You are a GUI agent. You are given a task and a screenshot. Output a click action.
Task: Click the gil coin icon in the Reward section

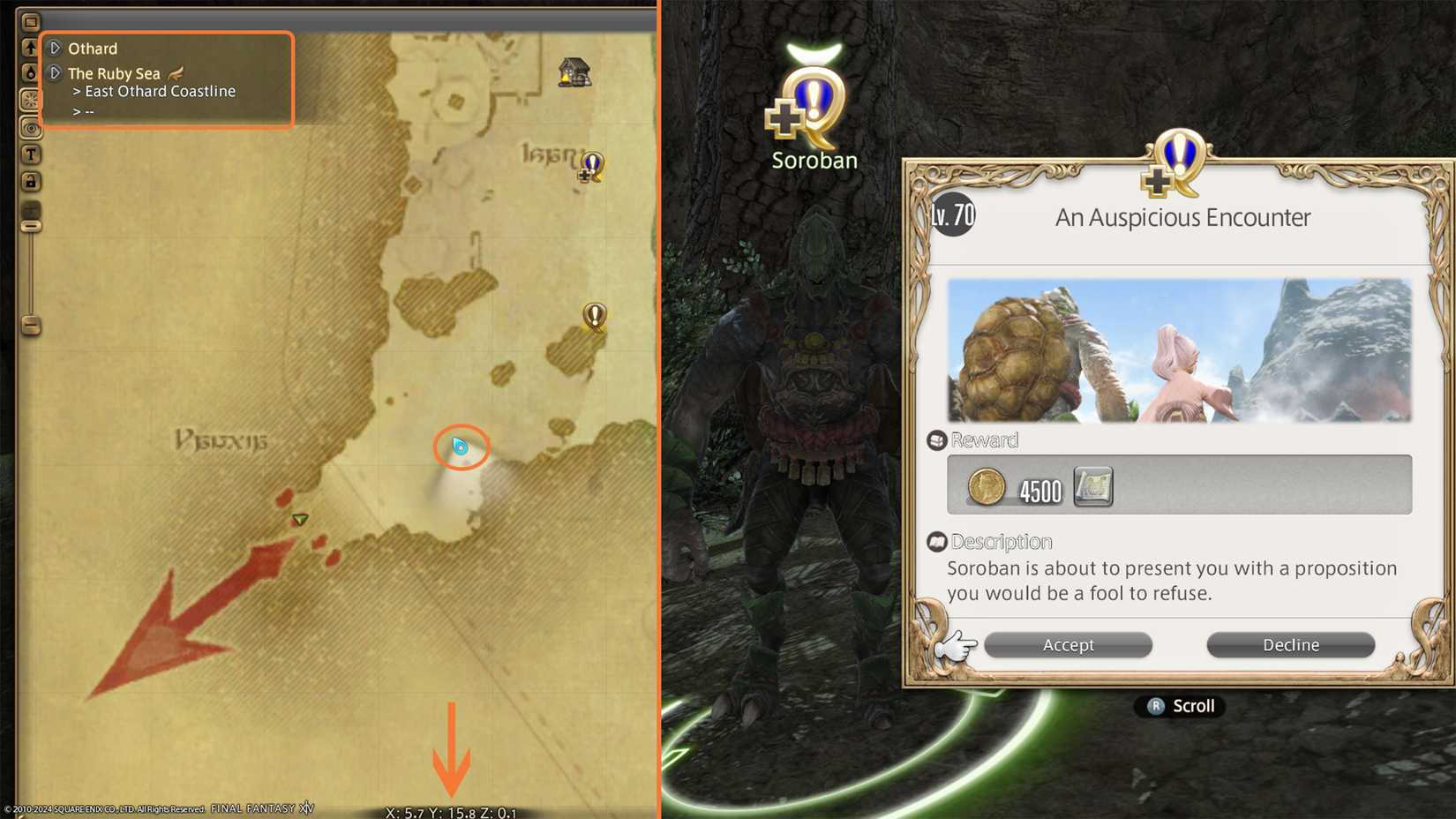(986, 487)
